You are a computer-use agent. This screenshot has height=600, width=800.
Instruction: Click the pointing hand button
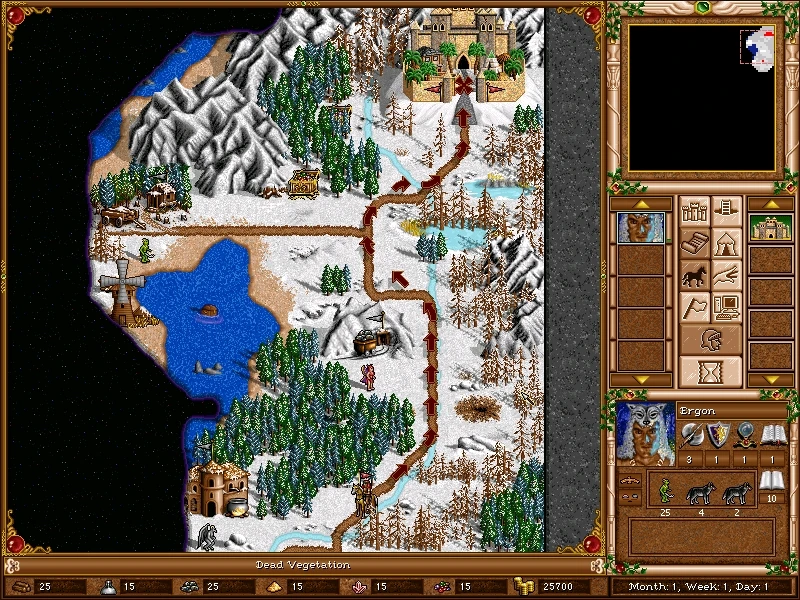pyautogui.click(x=727, y=275)
